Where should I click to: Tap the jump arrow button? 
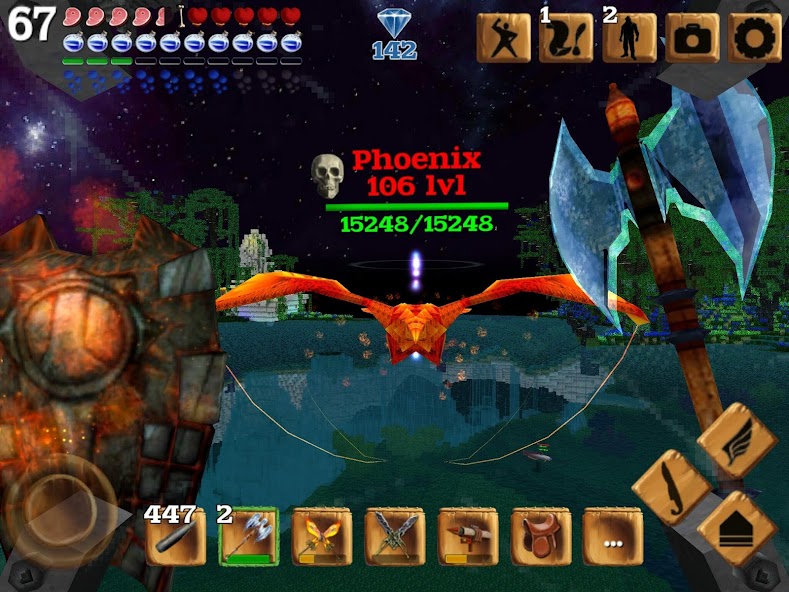click(737, 528)
